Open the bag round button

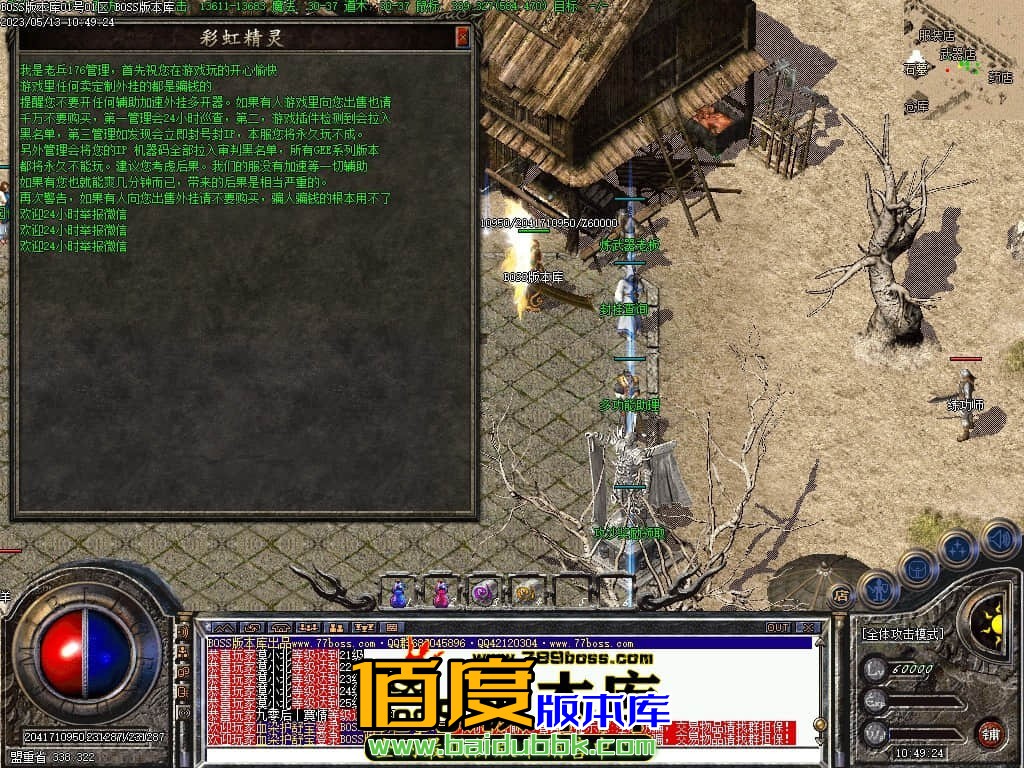tap(917, 569)
